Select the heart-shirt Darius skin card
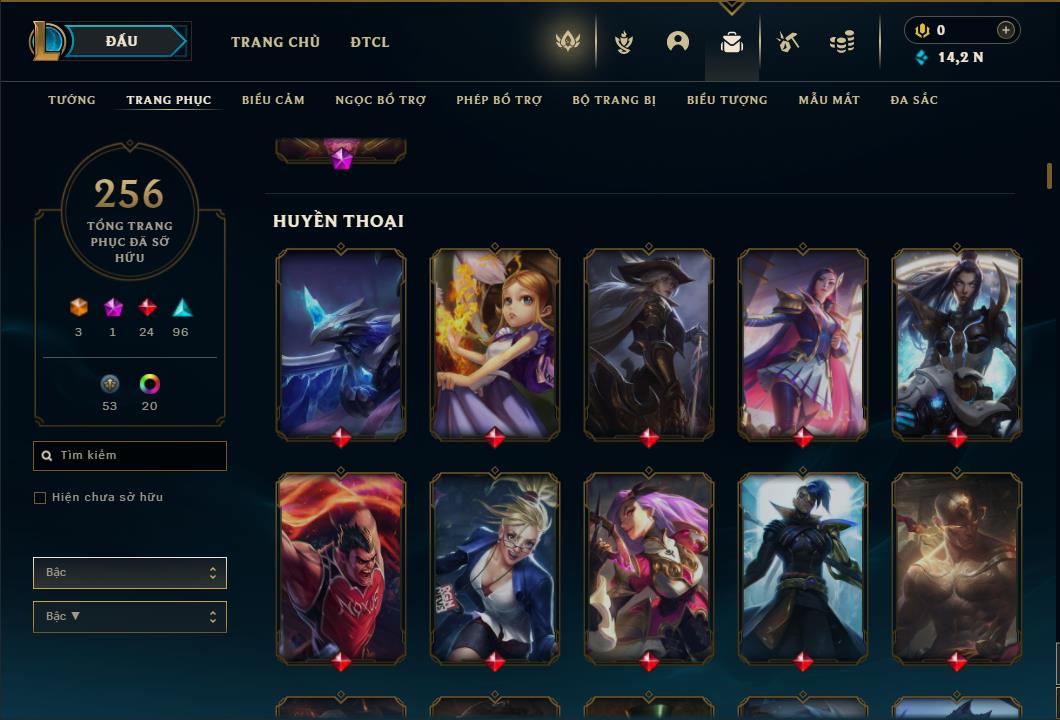The height and width of the screenshot is (720, 1060). click(x=341, y=566)
